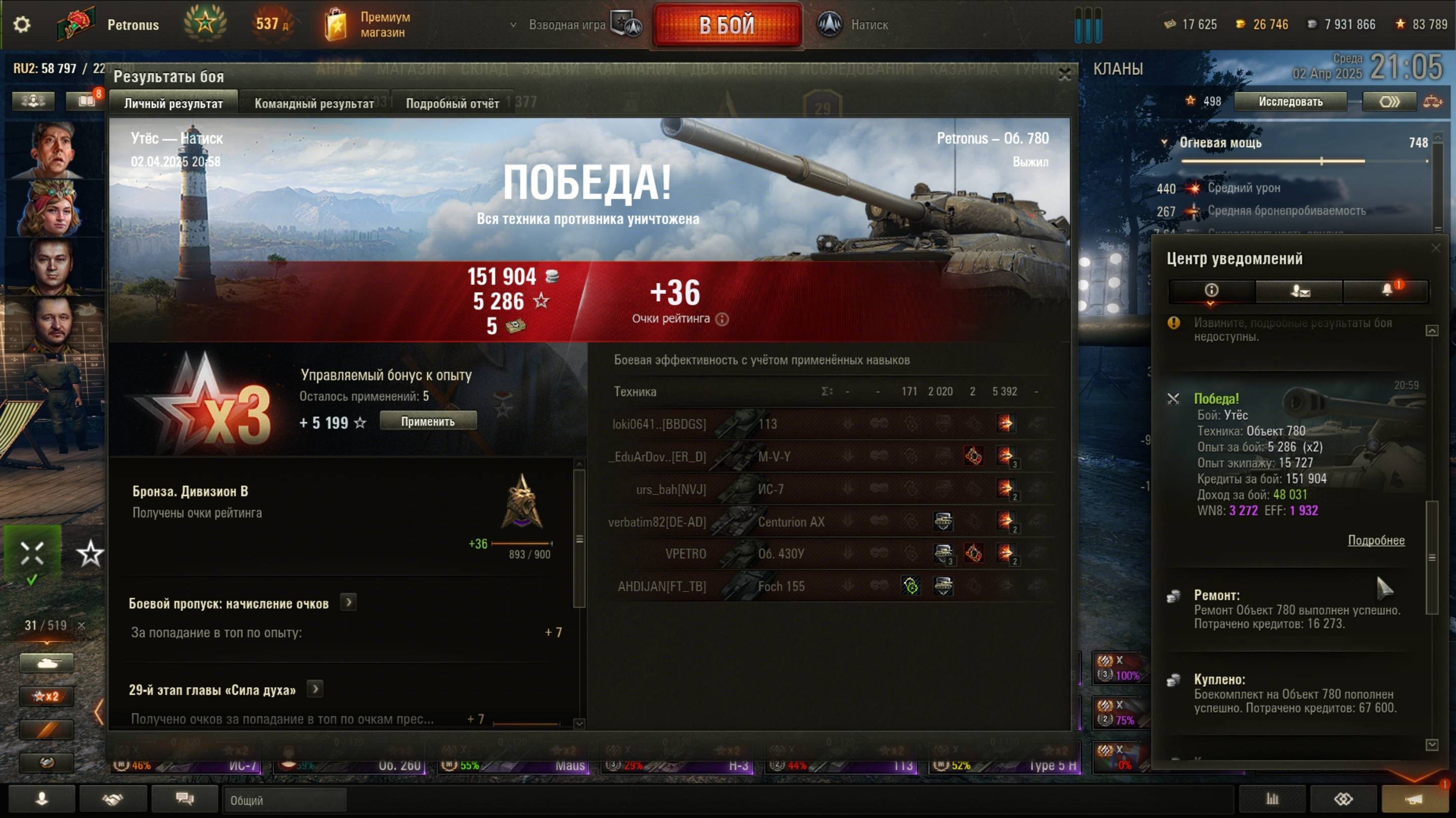The image size is (1456, 818).
Task: Open the settings gear menu
Action: click(x=21, y=25)
